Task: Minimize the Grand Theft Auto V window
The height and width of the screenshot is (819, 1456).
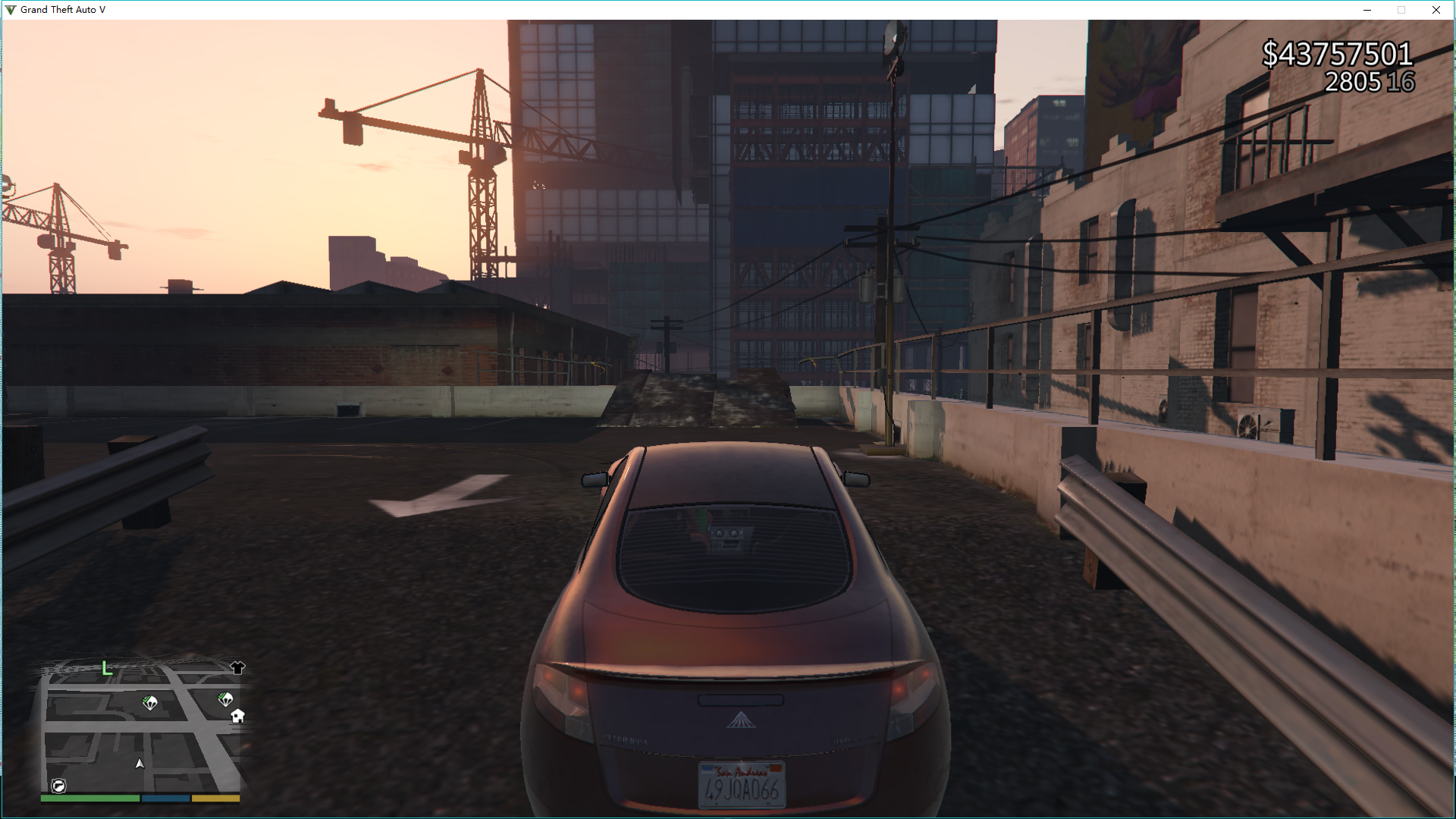Action: point(1367,10)
